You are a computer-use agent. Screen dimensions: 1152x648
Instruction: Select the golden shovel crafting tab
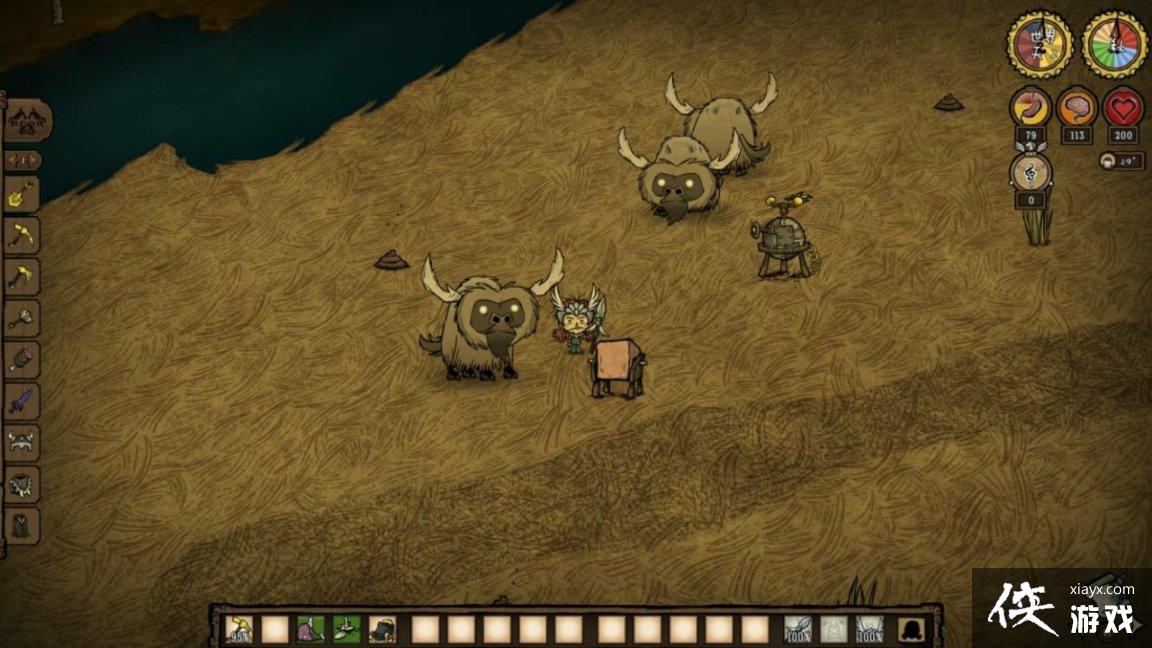click(22, 194)
